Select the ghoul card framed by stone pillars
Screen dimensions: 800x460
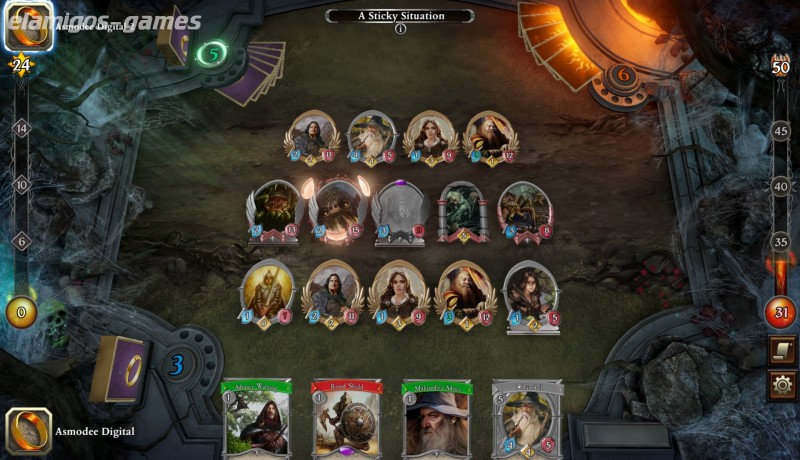[x=461, y=211]
